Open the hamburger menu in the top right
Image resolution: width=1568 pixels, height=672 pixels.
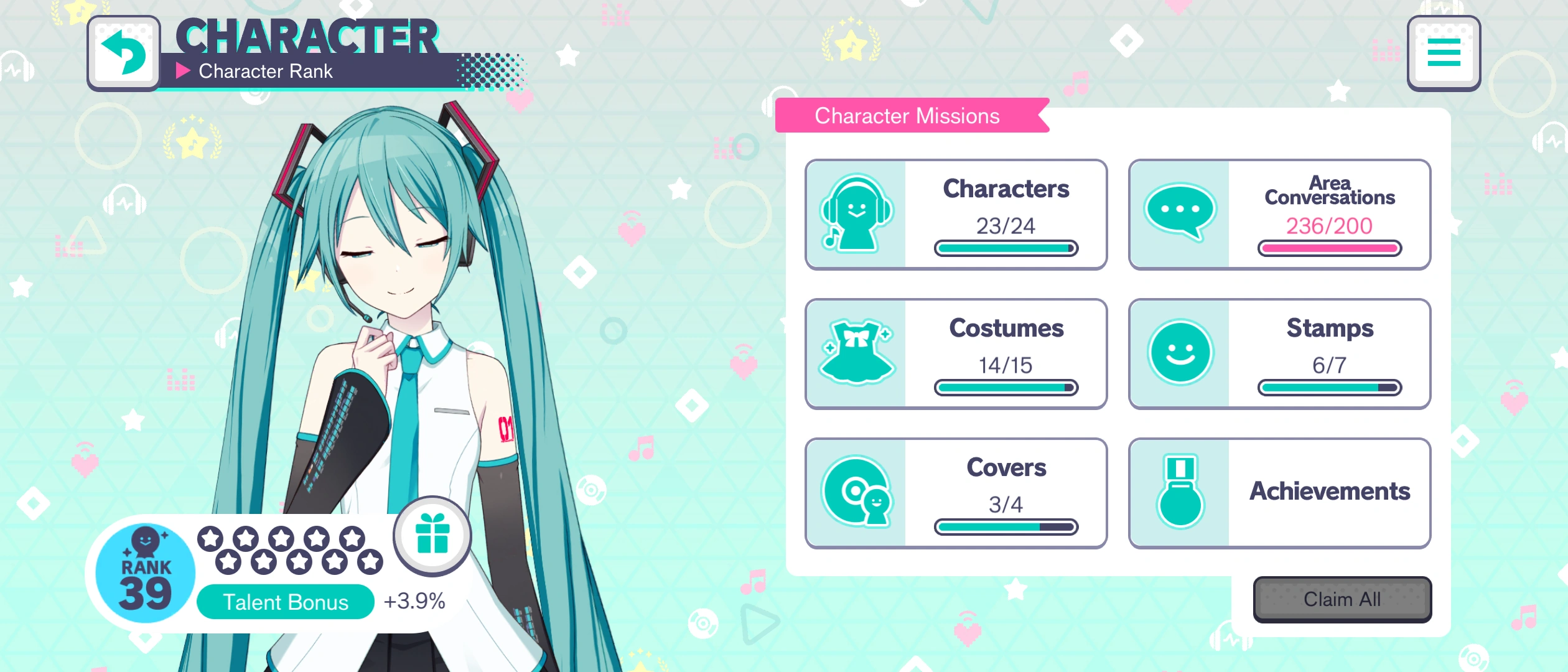[x=1444, y=54]
